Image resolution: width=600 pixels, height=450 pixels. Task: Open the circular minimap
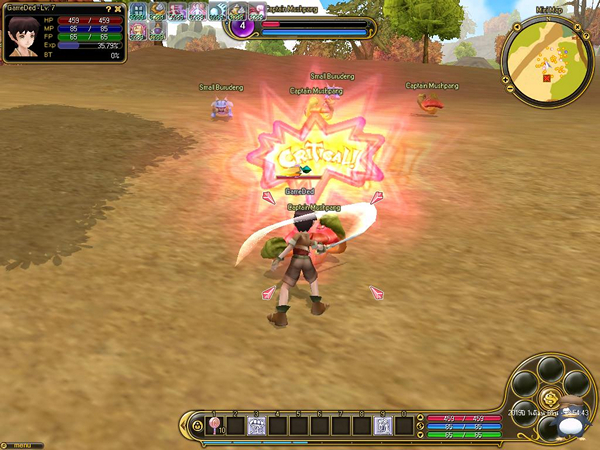(546, 59)
